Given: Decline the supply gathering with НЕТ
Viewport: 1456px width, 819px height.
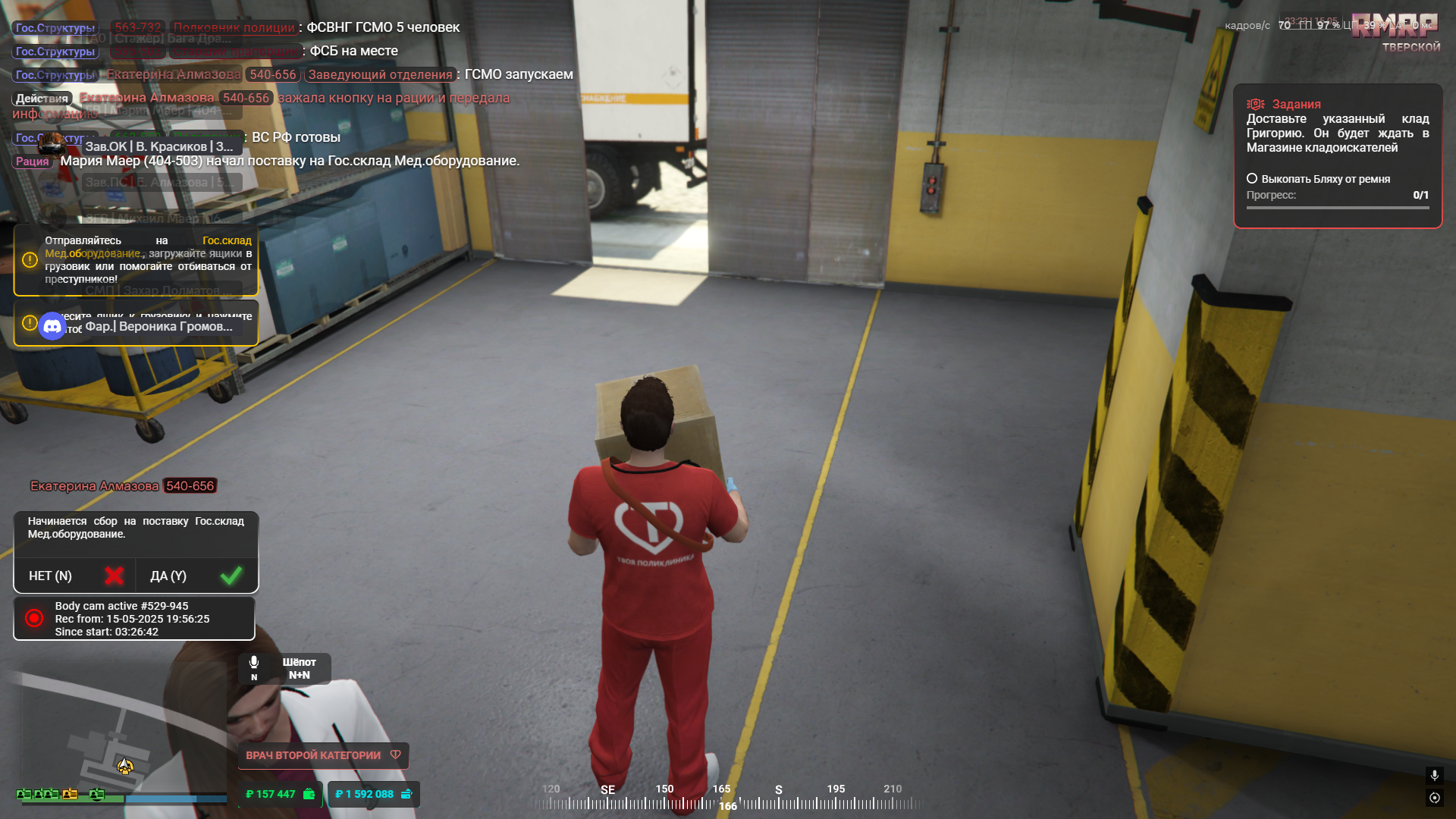Looking at the screenshot, I should (74, 576).
